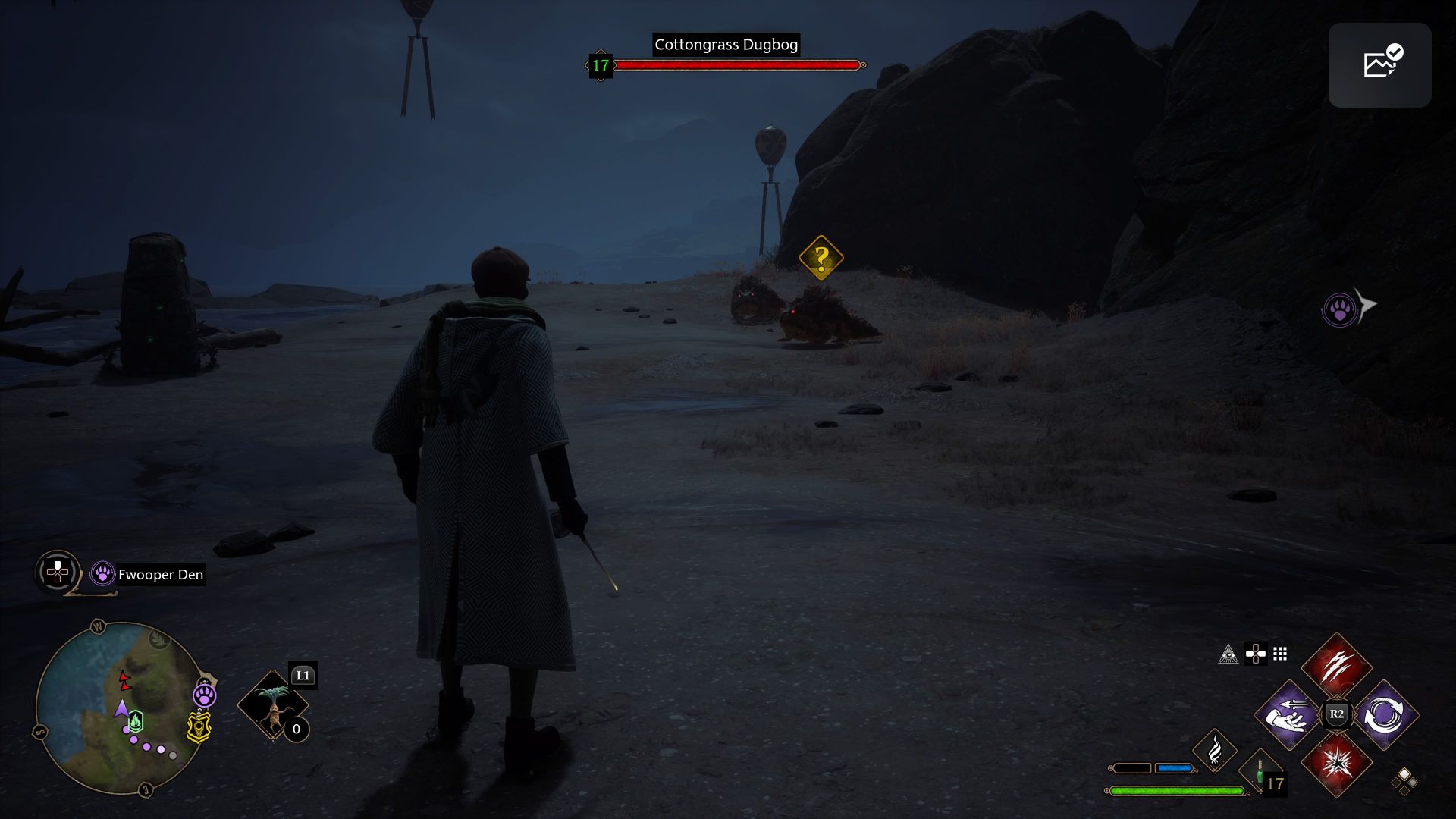Toggle the photo mode checkmark panel top right
The width and height of the screenshot is (1456, 819).
click(1380, 64)
